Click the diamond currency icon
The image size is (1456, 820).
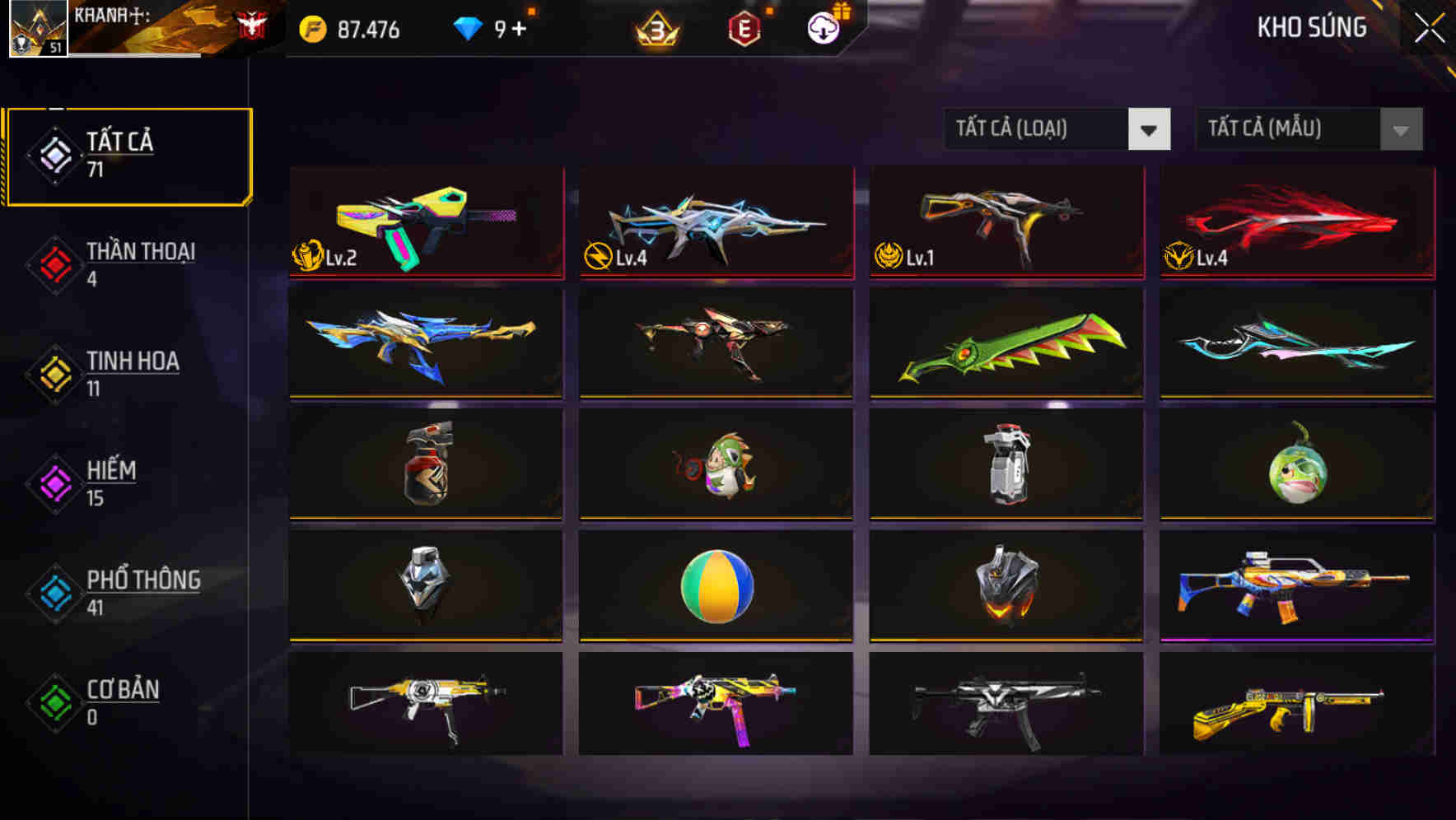(x=467, y=28)
